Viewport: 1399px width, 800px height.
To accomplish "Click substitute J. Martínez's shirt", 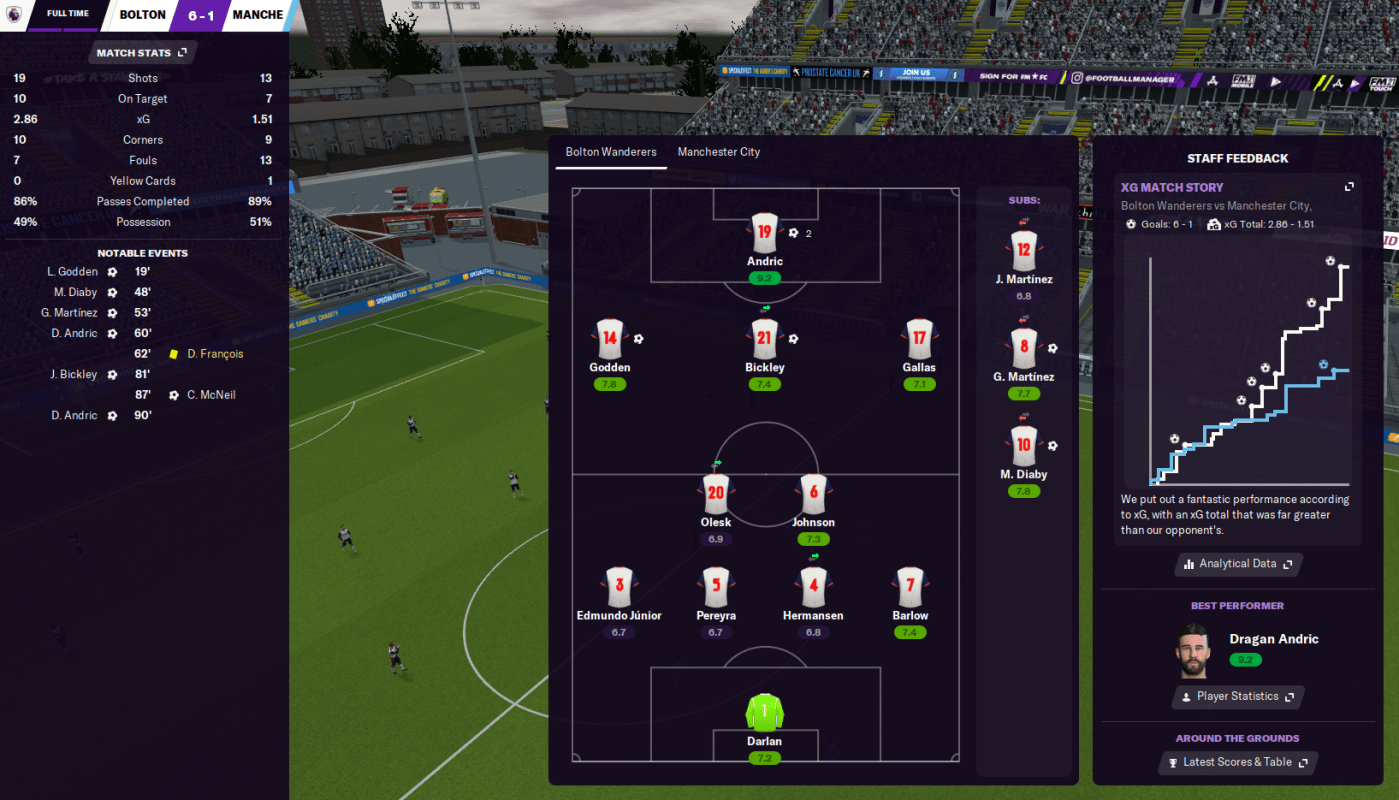I will [x=1023, y=251].
